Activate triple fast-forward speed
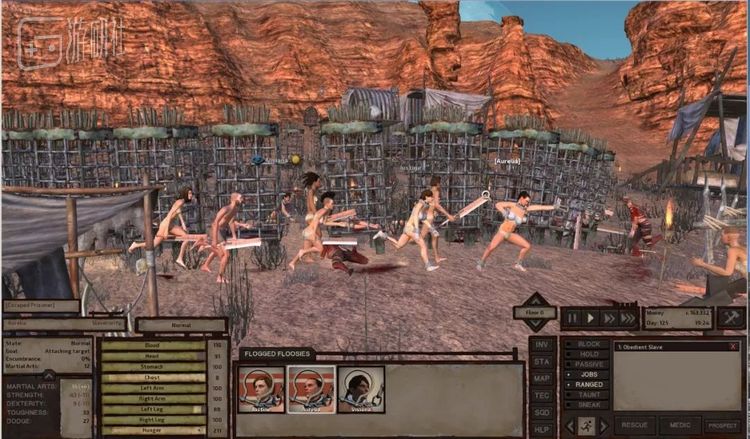 point(627,318)
